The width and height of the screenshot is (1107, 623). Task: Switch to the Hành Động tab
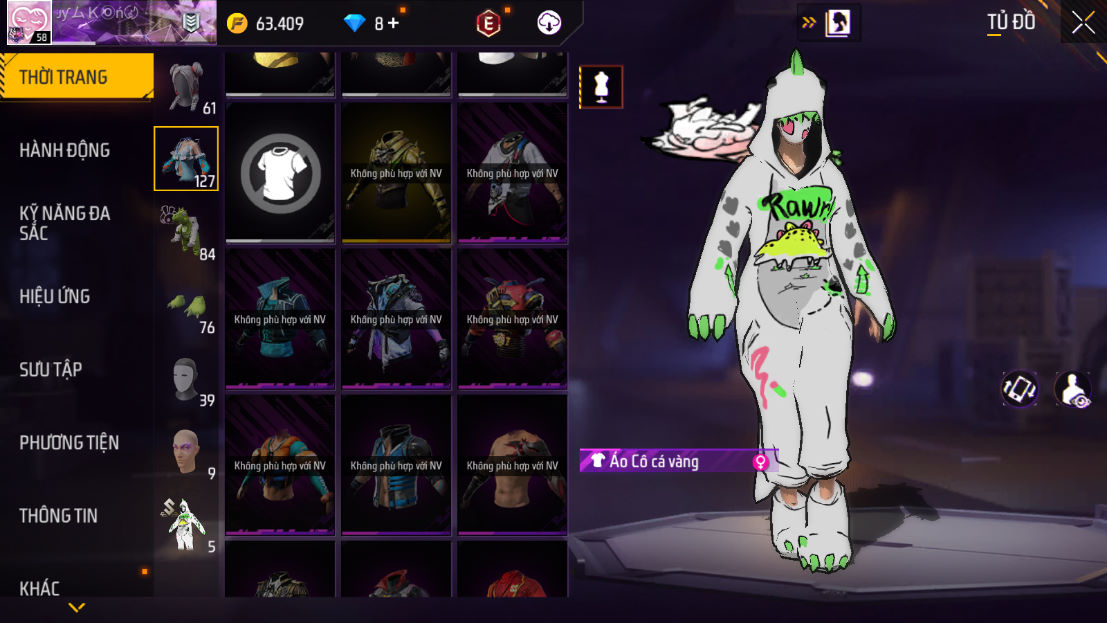pos(65,150)
